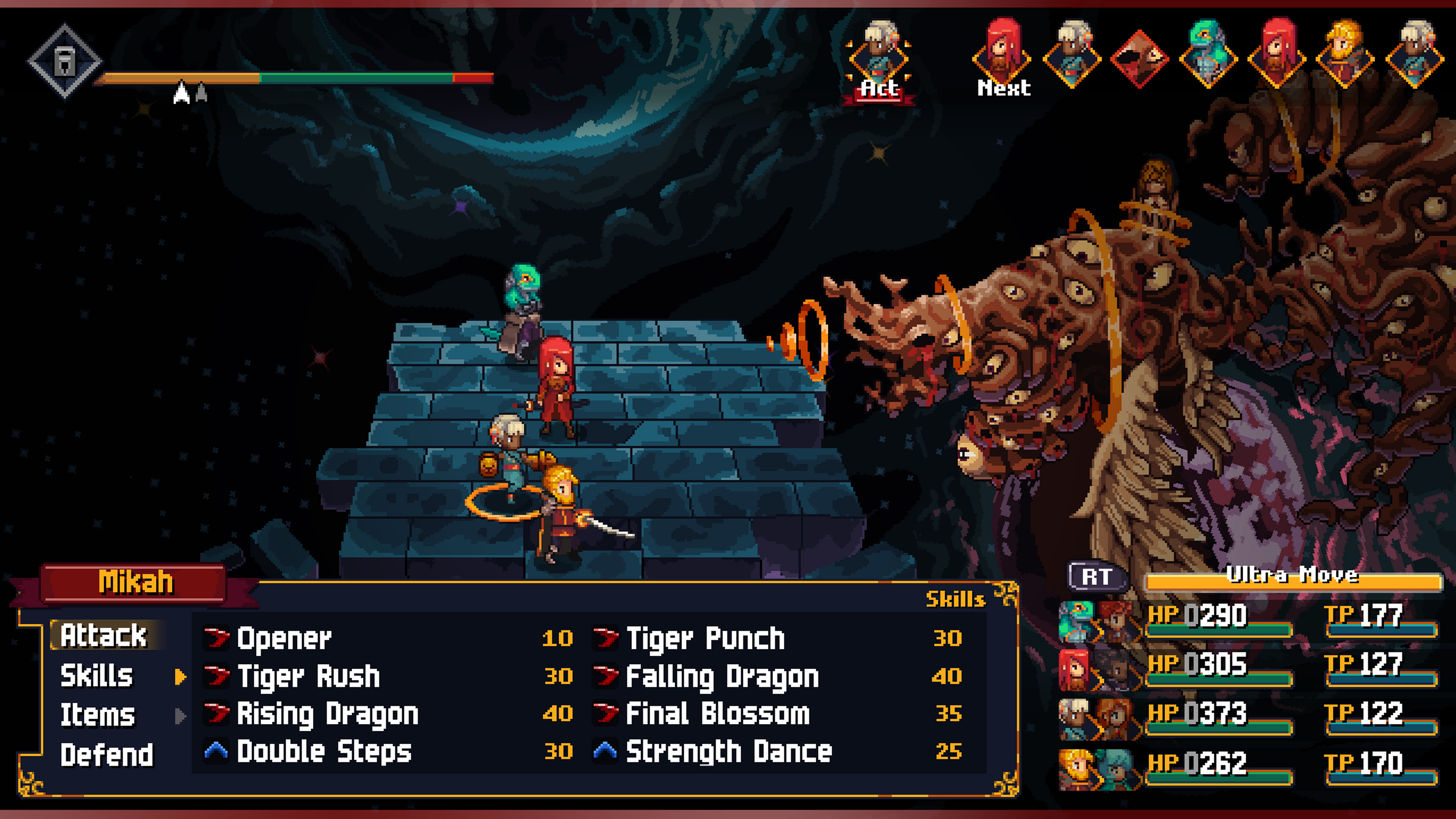
Task: Activate Double Steps buff skill
Action: point(324,752)
